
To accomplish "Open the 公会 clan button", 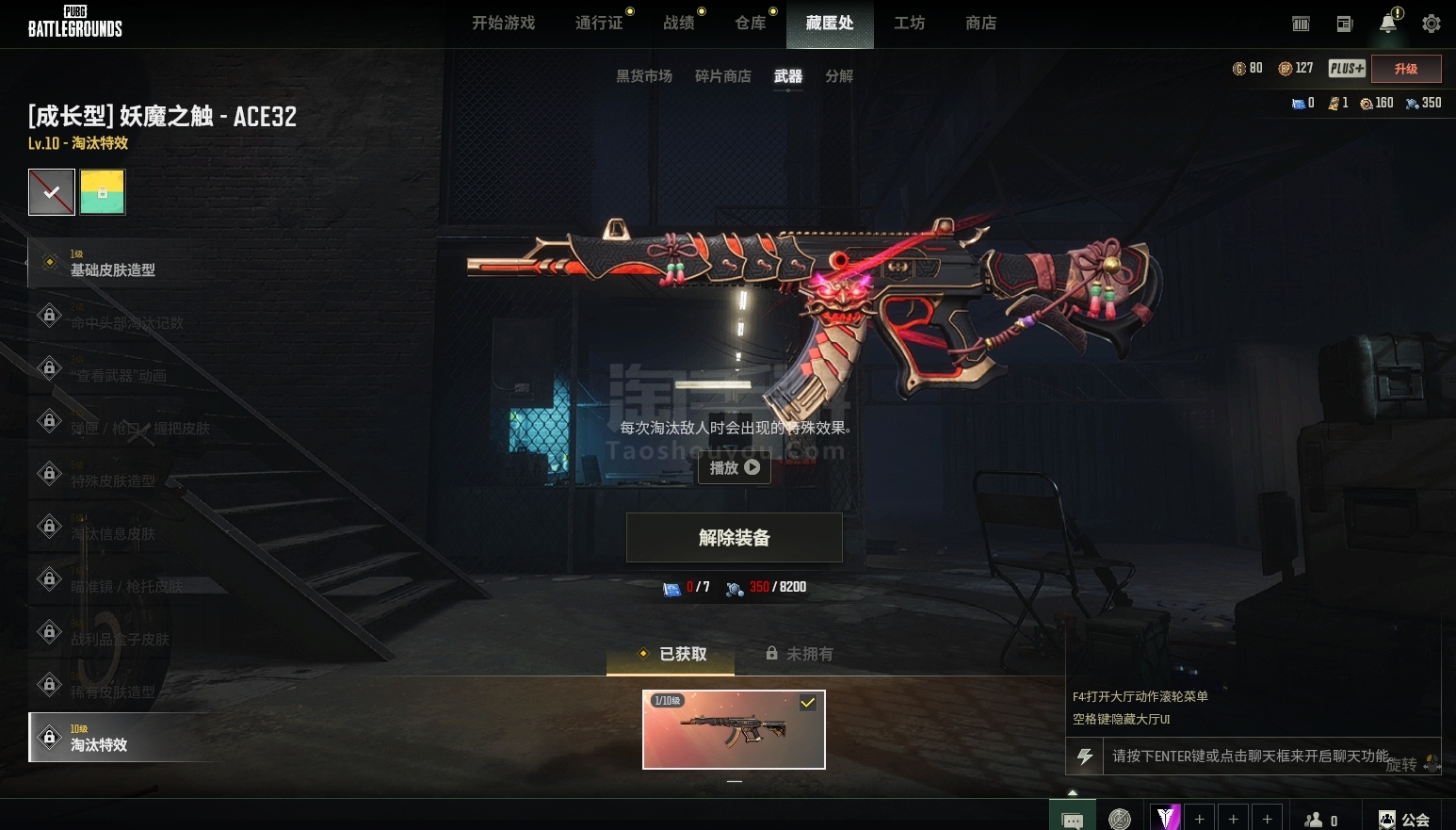I will pos(1404,820).
